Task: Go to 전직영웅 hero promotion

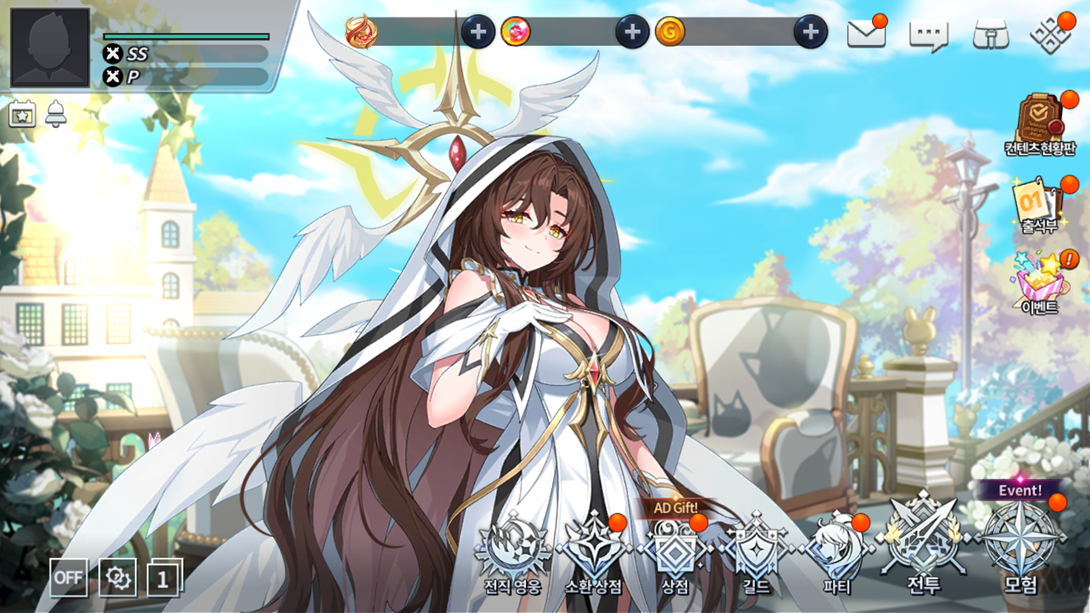Action: tap(512, 555)
